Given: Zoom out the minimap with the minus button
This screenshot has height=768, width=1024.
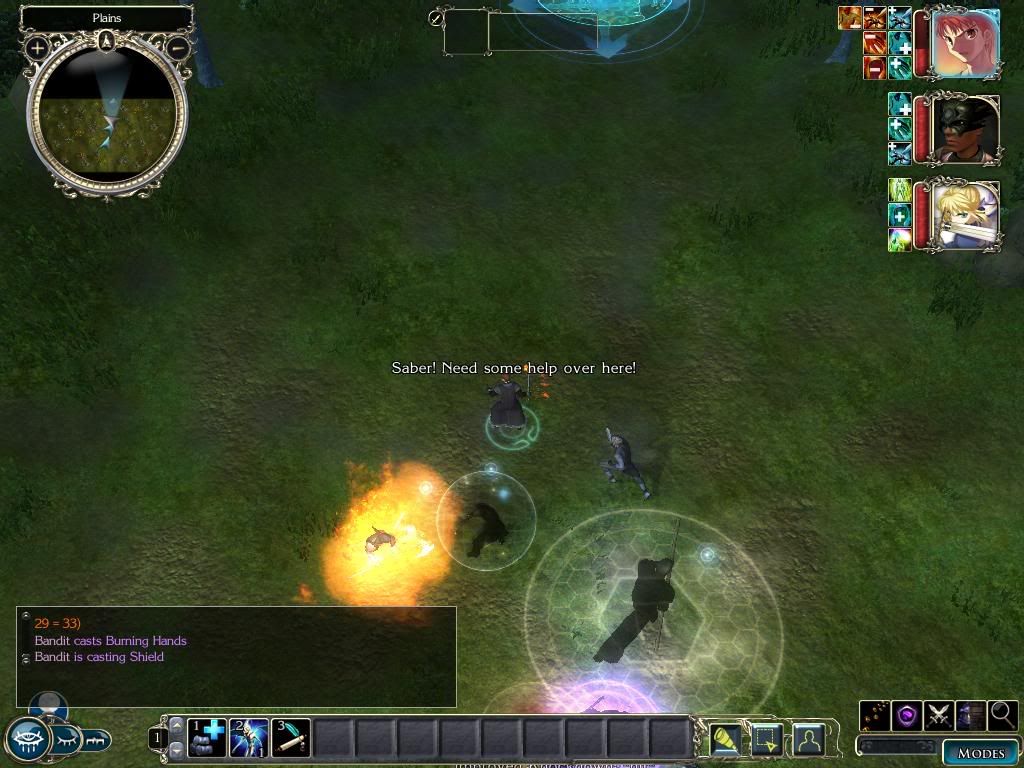Looking at the screenshot, I should 177,47.
